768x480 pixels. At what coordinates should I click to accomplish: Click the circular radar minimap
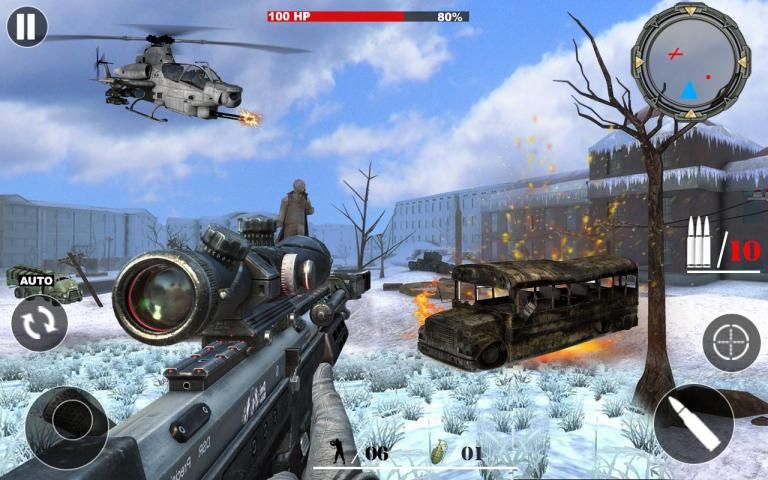click(x=691, y=62)
